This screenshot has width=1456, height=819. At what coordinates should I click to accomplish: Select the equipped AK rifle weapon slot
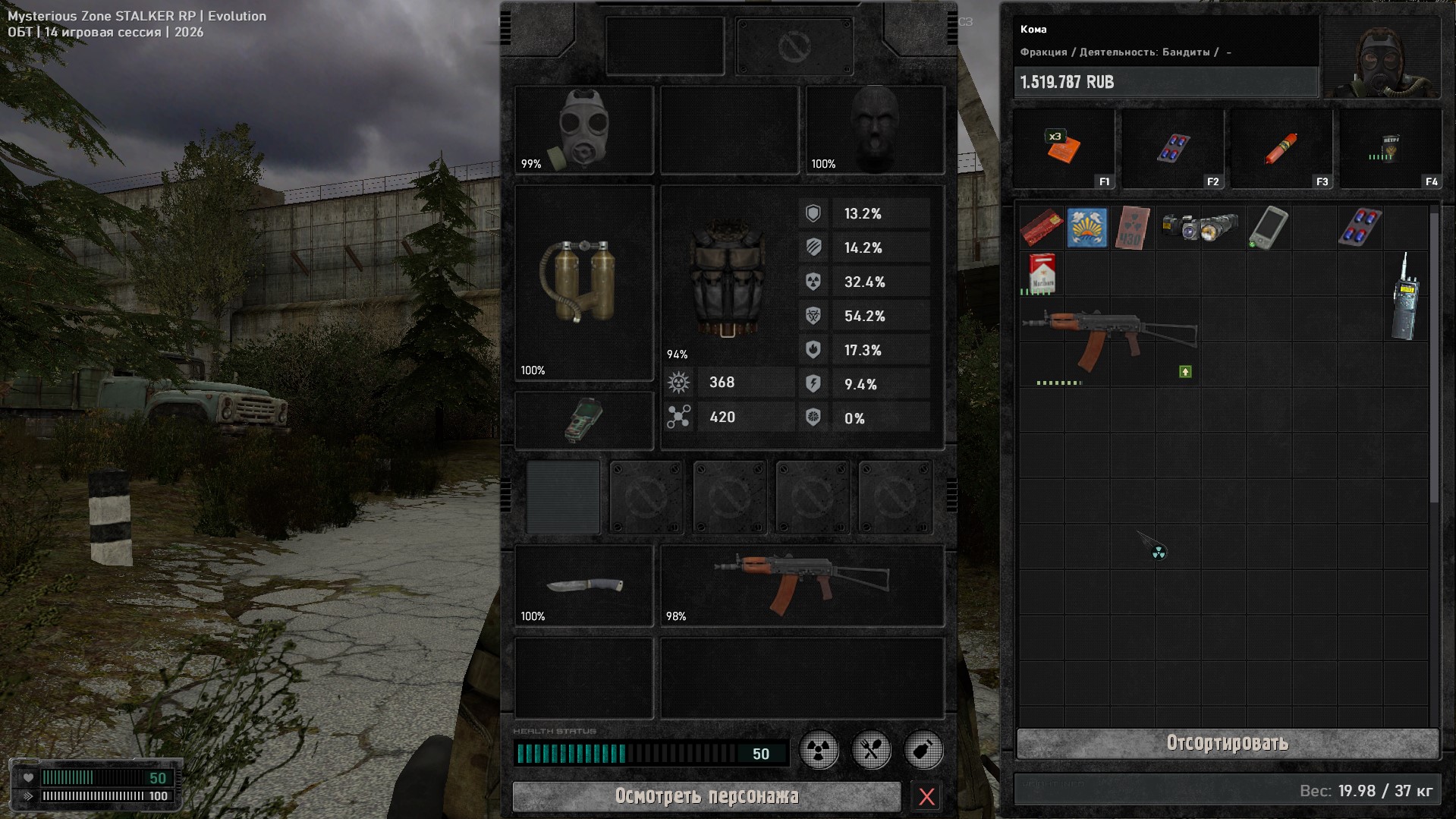coord(802,585)
